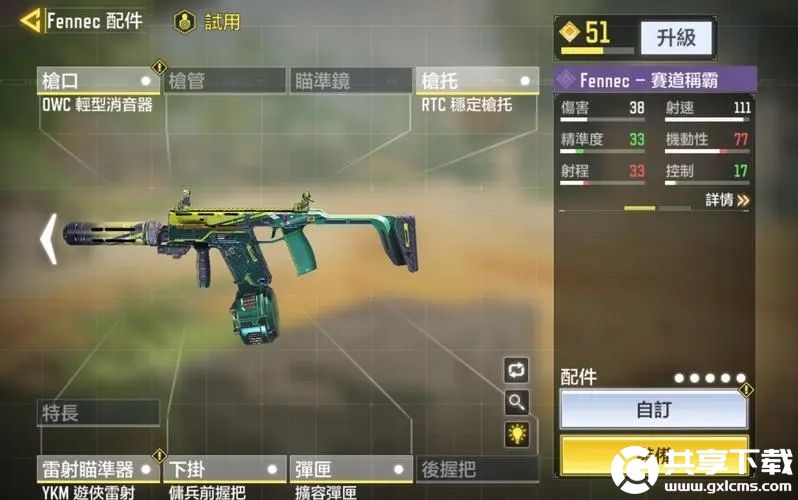Click the yellow button below 自訂
The width and height of the screenshot is (798, 500).
(654, 455)
